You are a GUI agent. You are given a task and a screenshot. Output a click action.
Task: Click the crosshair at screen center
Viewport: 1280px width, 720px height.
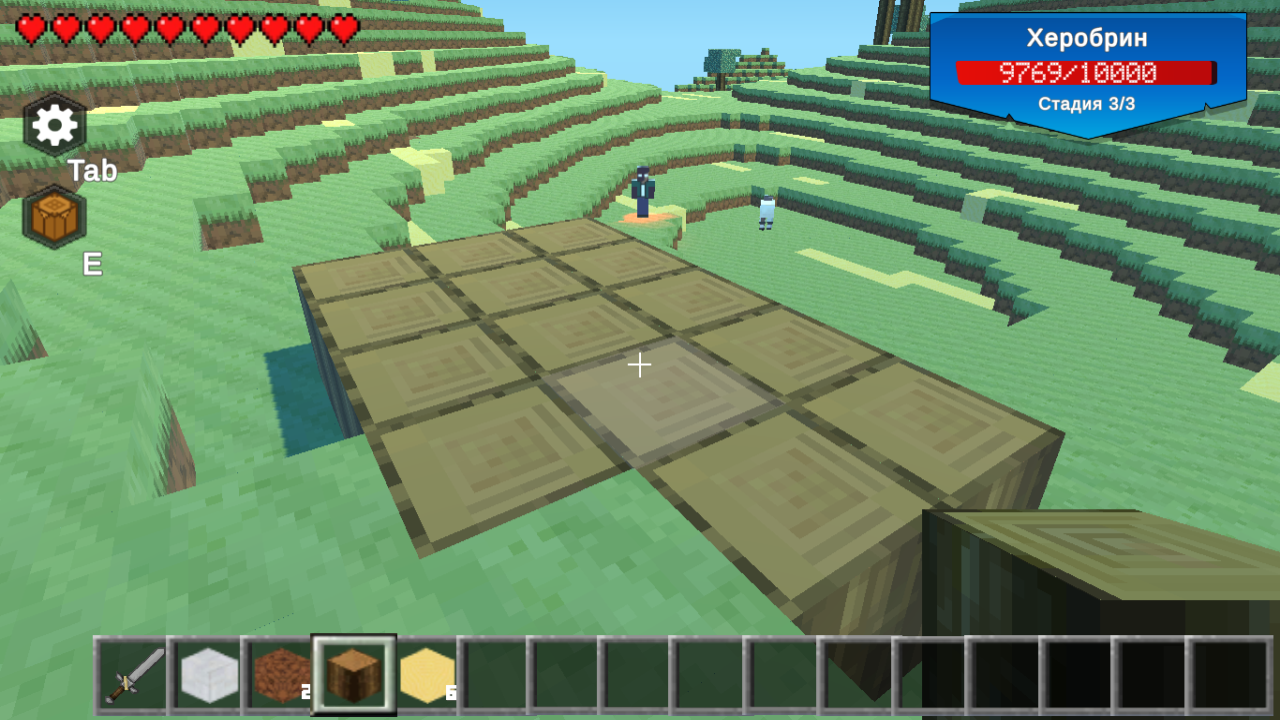[x=640, y=366]
